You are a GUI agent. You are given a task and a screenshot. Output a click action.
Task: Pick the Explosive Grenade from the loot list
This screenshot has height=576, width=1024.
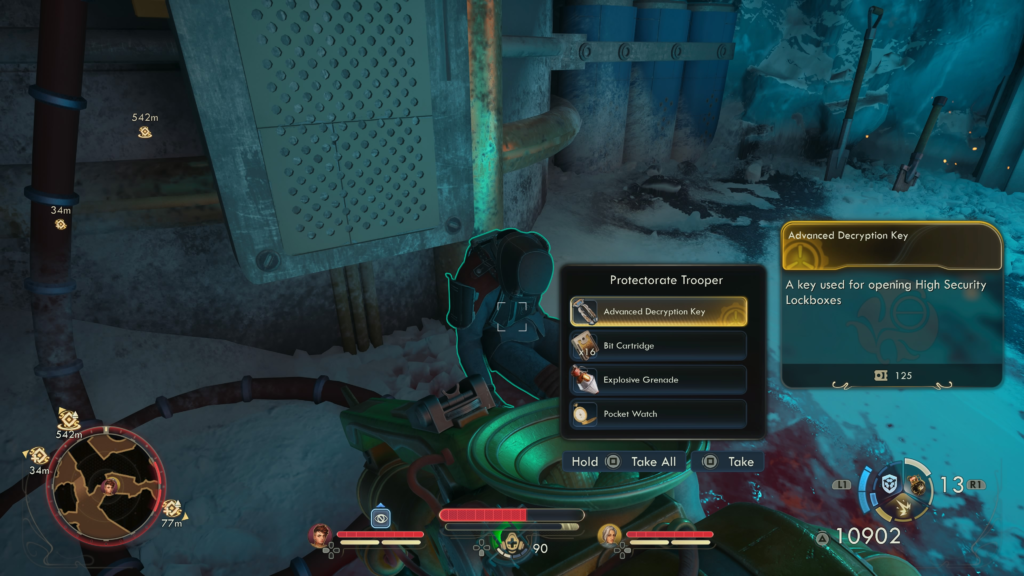tap(658, 380)
